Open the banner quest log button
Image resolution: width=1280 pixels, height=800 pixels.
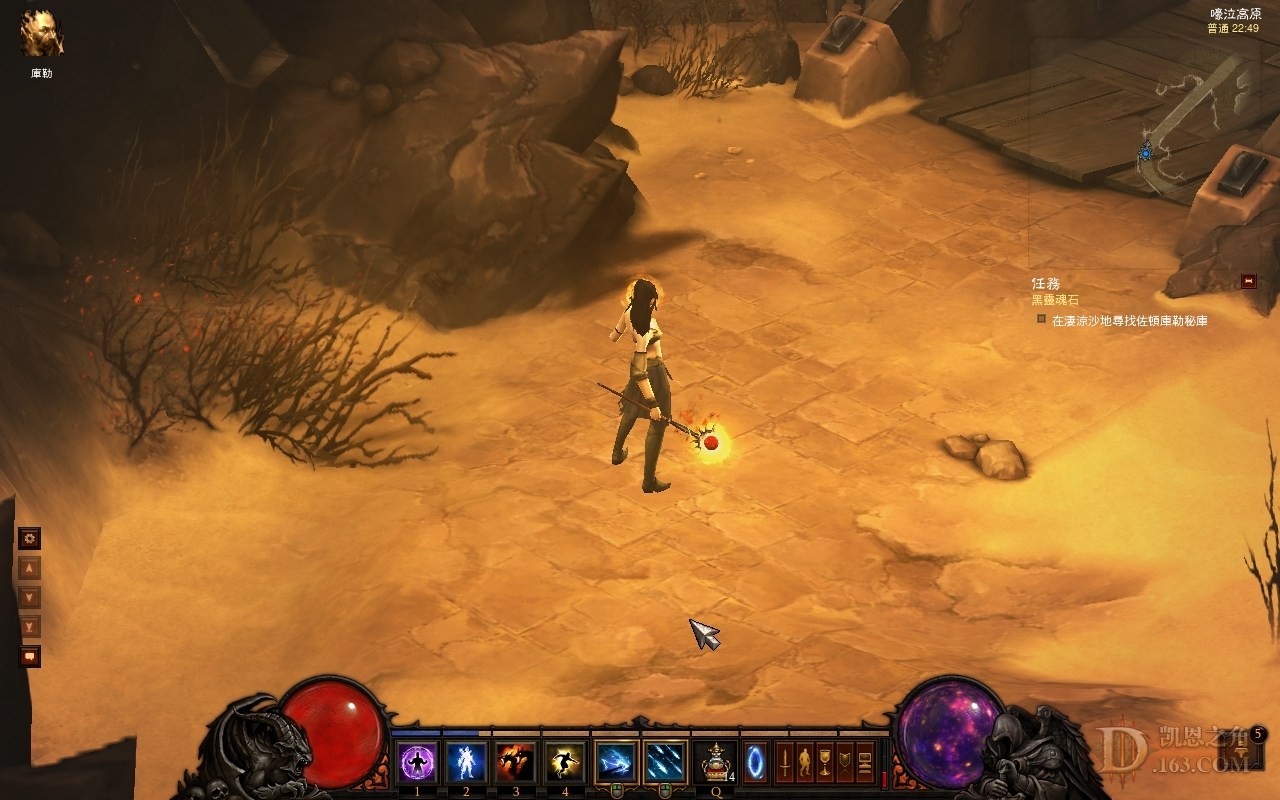[x=845, y=763]
